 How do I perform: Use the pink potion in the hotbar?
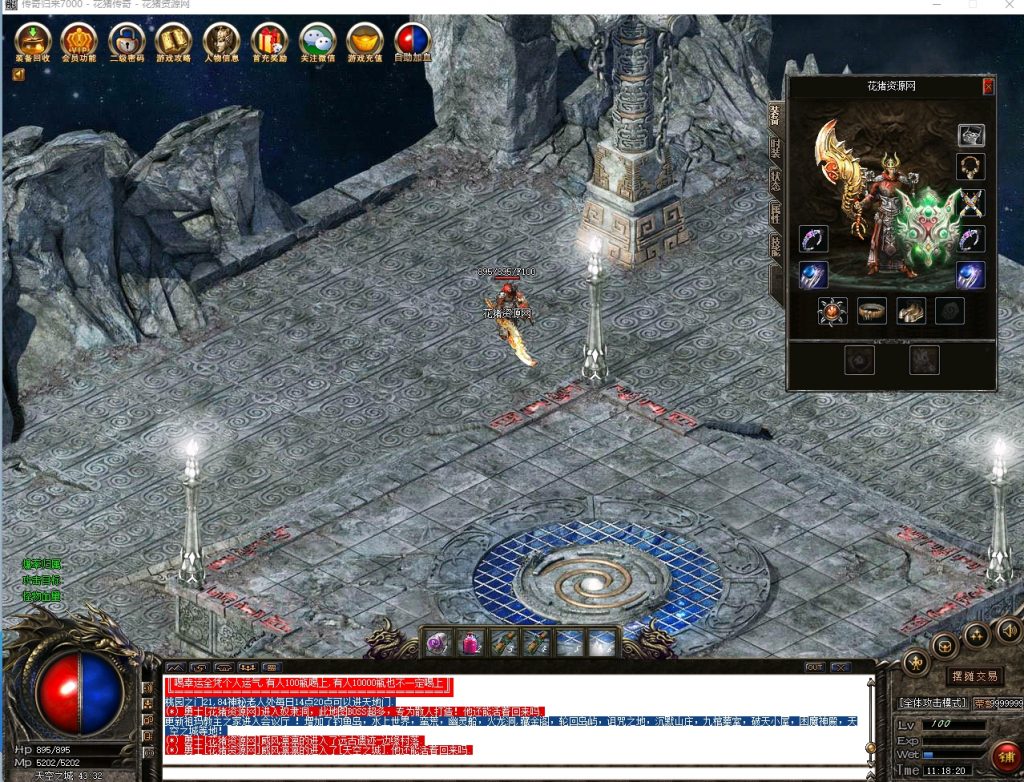tap(439, 643)
